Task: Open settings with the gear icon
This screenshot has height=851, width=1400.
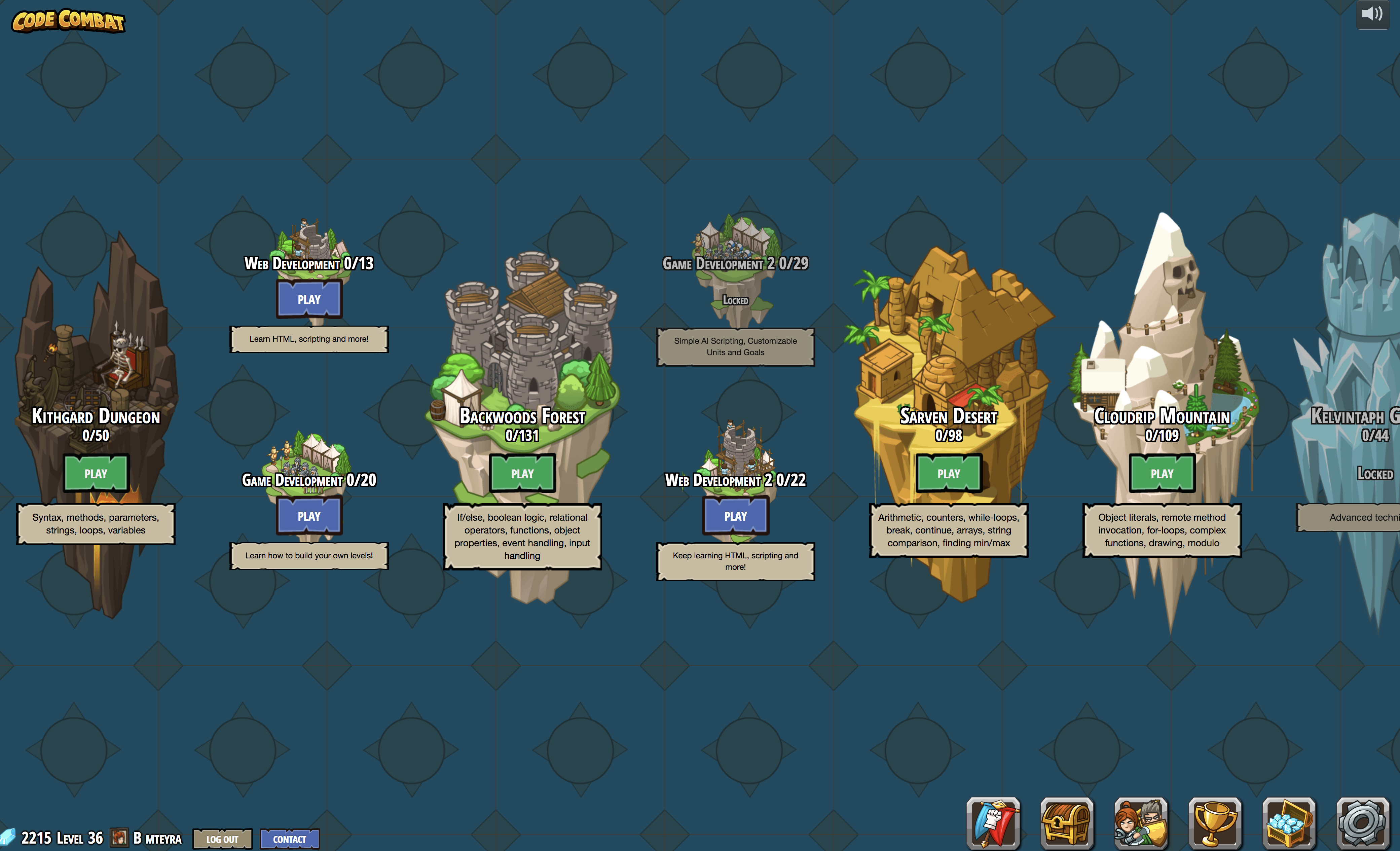Action: 1363,823
